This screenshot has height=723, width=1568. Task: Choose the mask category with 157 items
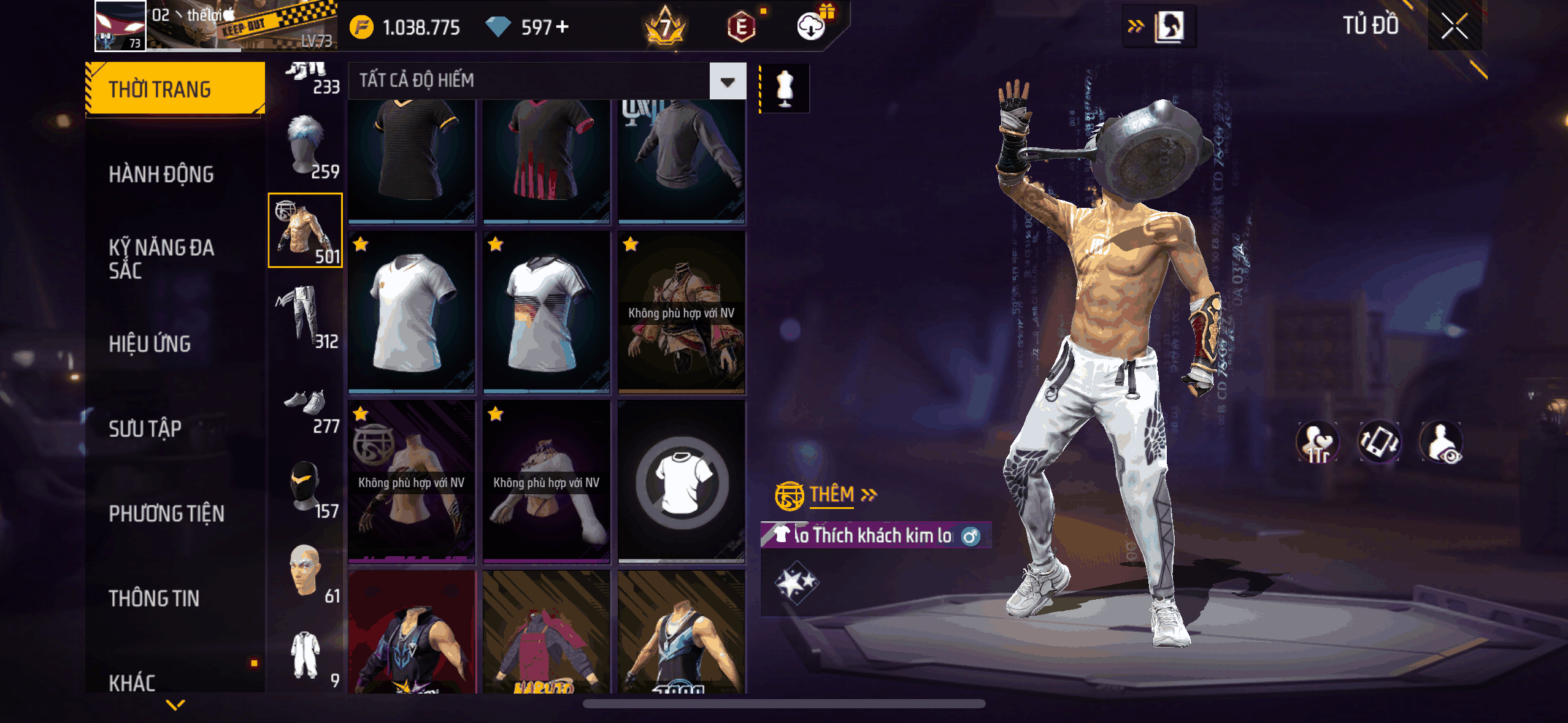pyautogui.click(x=306, y=488)
